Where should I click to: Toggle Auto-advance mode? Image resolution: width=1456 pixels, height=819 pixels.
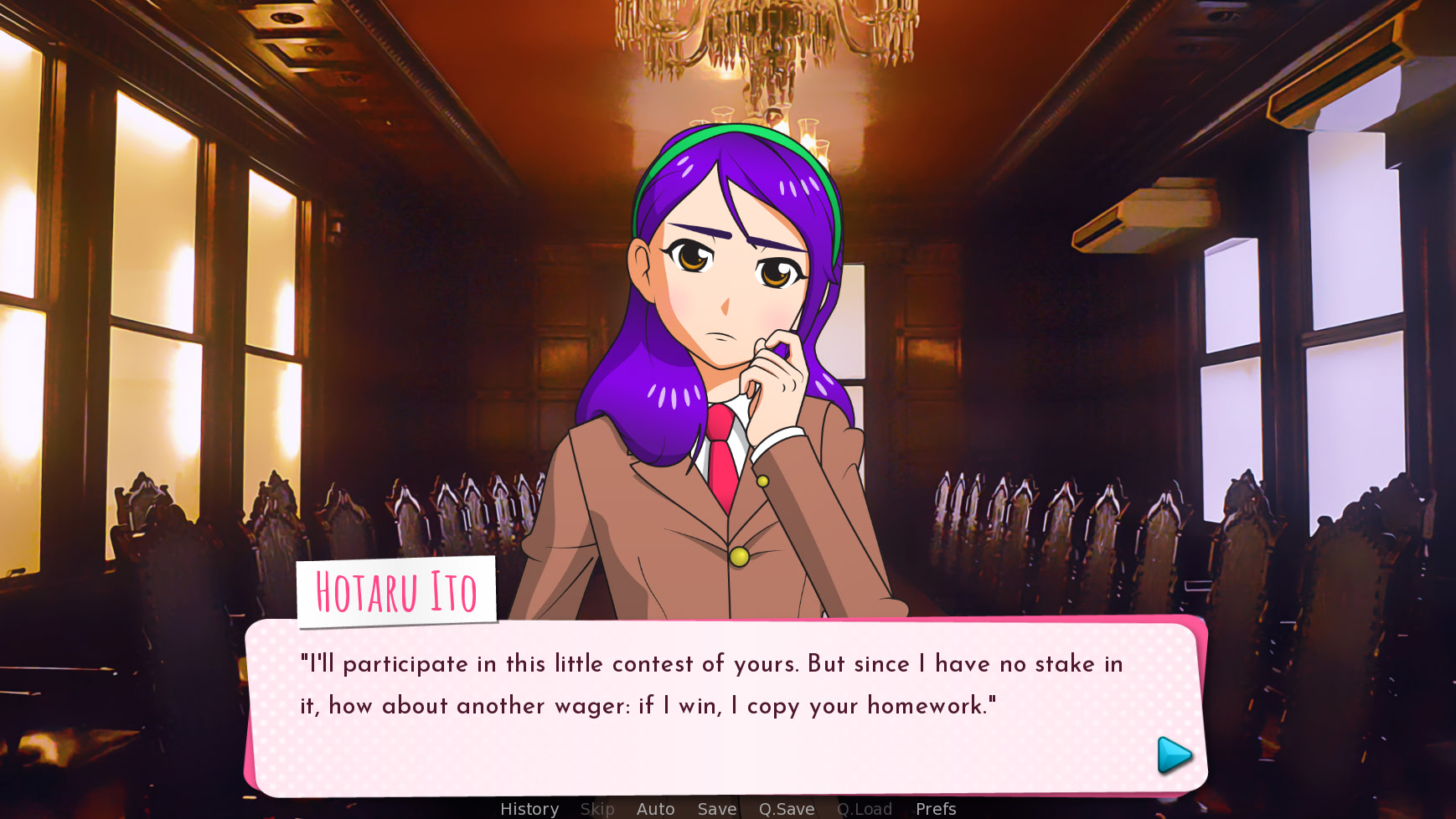coord(655,807)
